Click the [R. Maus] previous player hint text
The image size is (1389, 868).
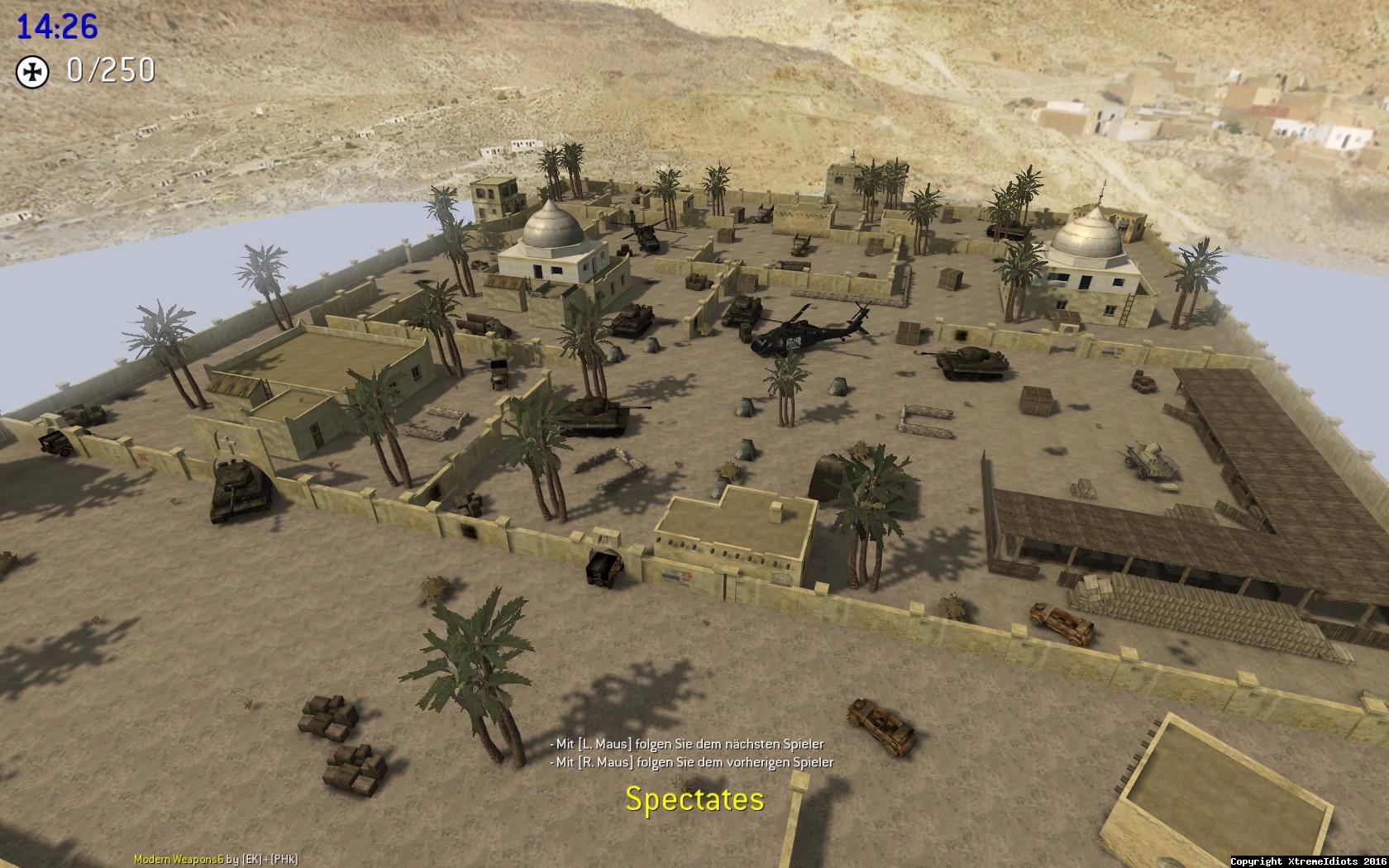(694, 763)
